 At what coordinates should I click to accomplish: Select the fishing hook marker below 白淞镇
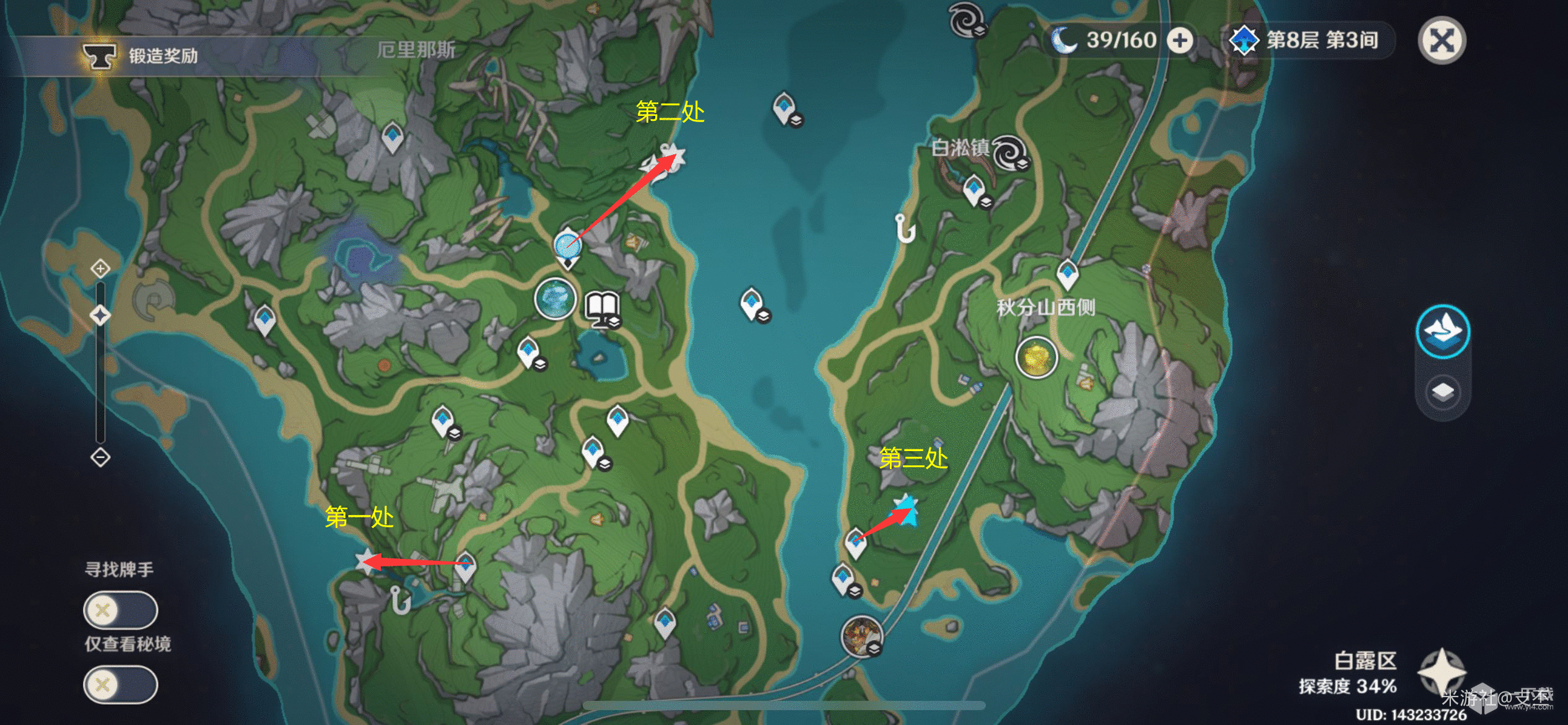905,228
